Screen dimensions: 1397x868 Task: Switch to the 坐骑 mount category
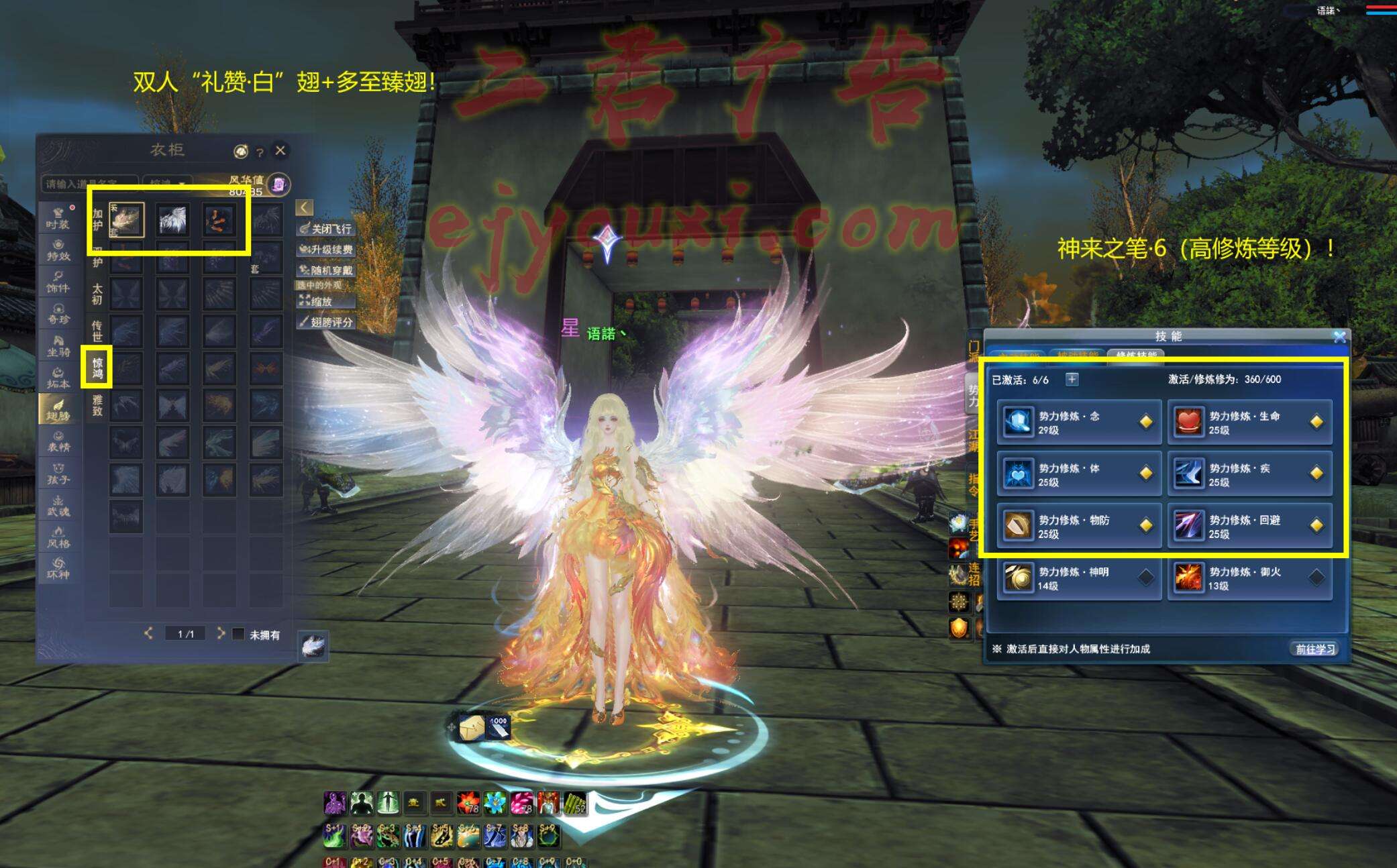click(x=58, y=345)
